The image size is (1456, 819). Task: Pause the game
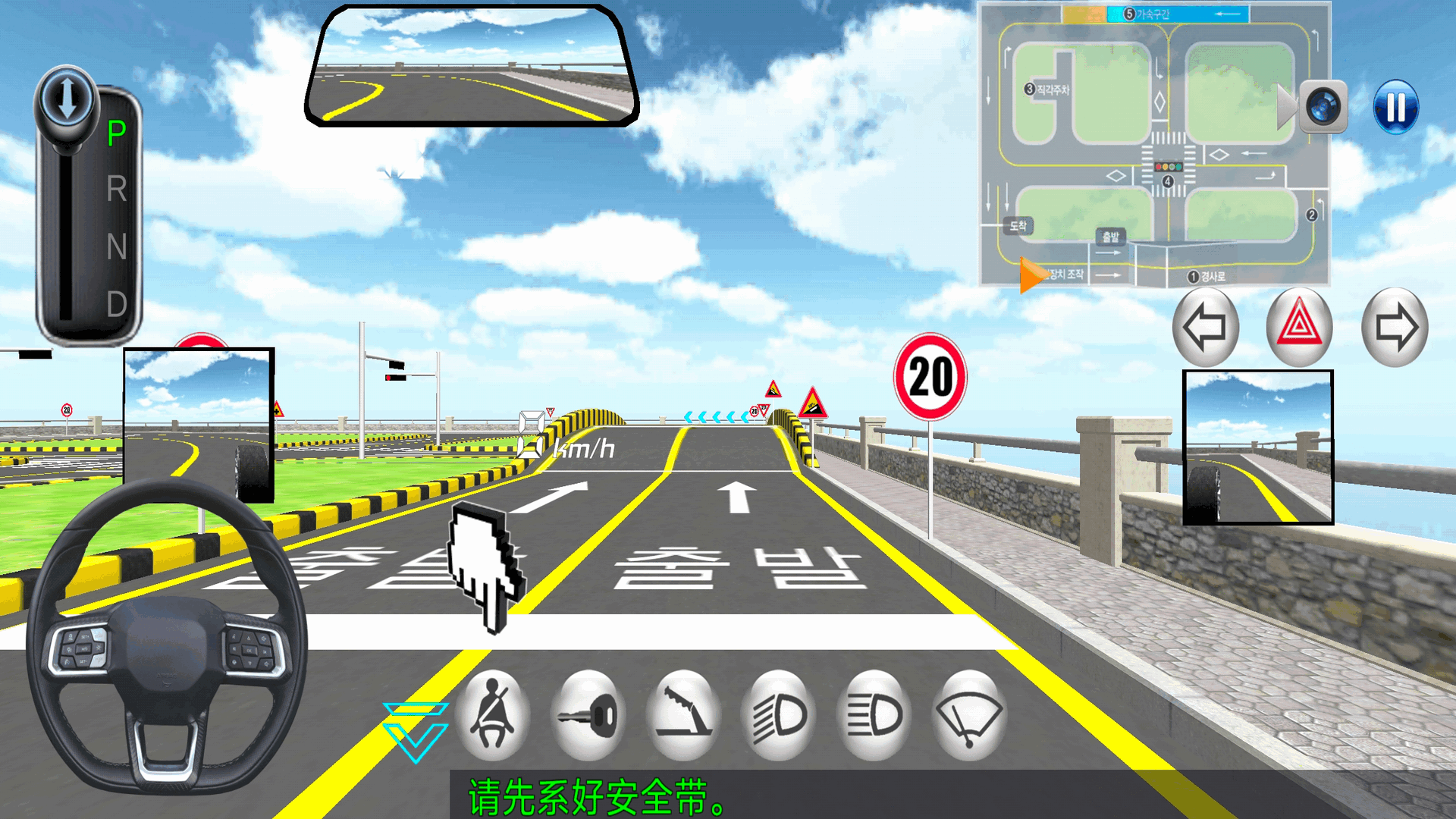pos(1395,107)
